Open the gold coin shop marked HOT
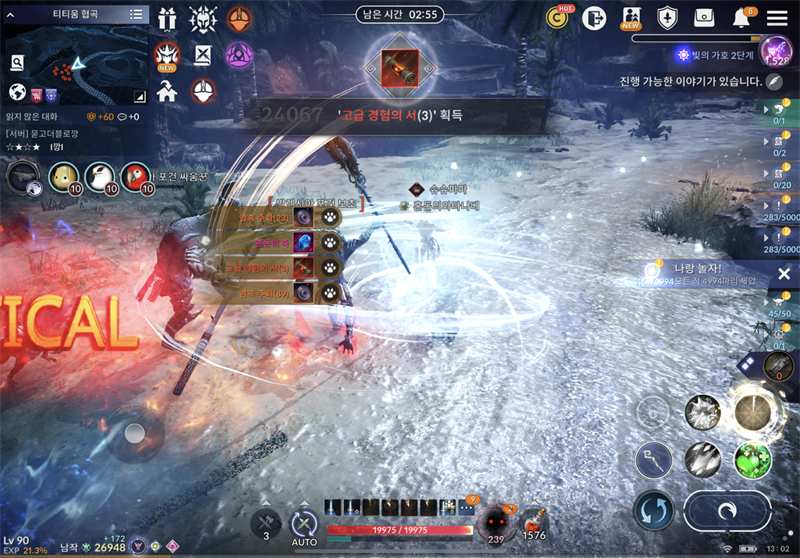The width and height of the screenshot is (800, 558). [558, 17]
